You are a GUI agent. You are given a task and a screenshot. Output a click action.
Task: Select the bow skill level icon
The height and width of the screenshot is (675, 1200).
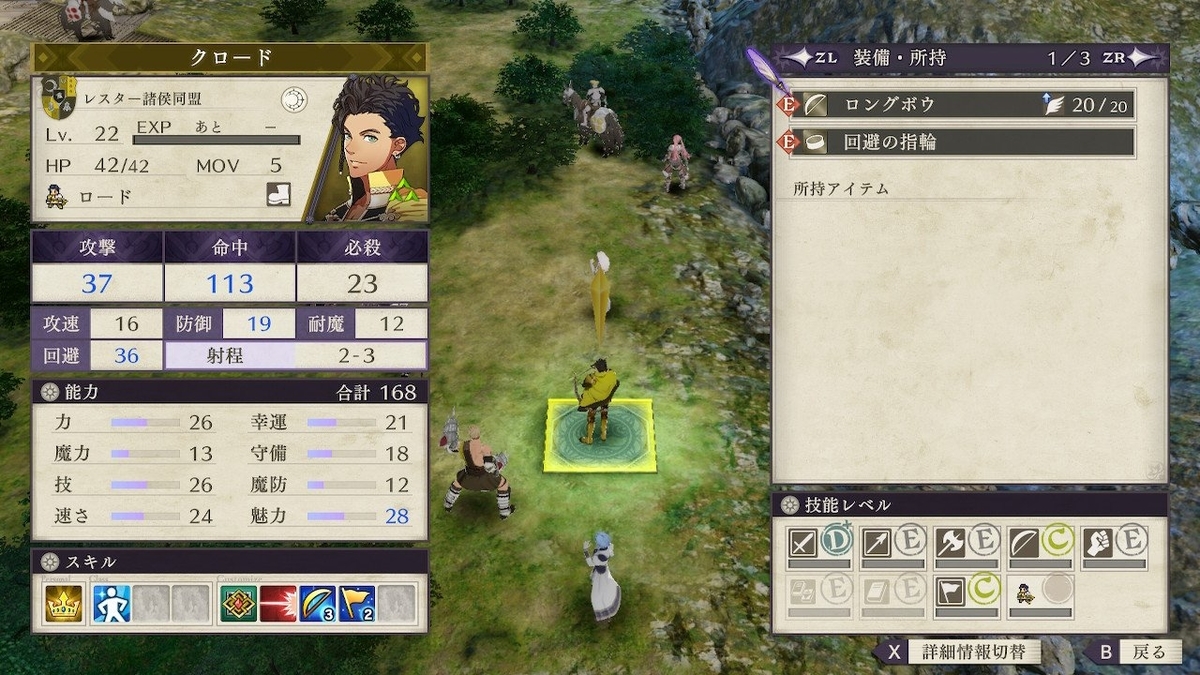[1024, 543]
